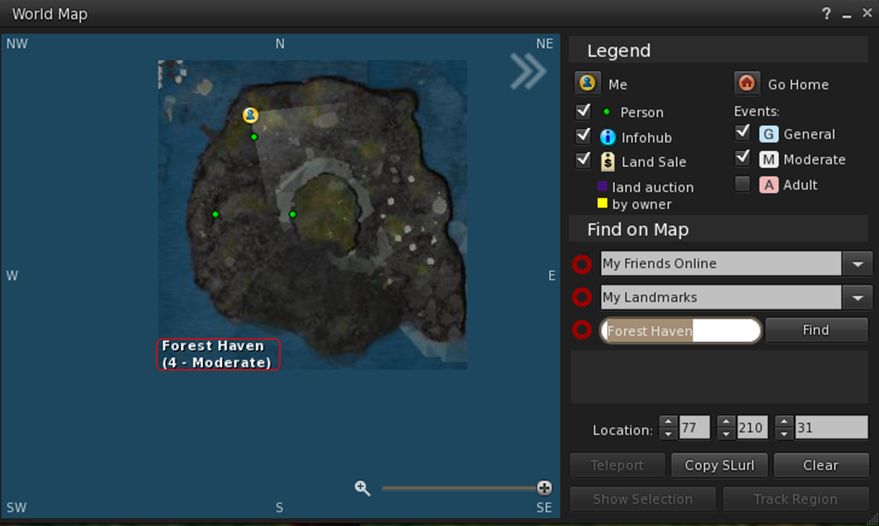Screen dimensions: 879x526
Task: Click the Find button
Action: [x=816, y=330]
